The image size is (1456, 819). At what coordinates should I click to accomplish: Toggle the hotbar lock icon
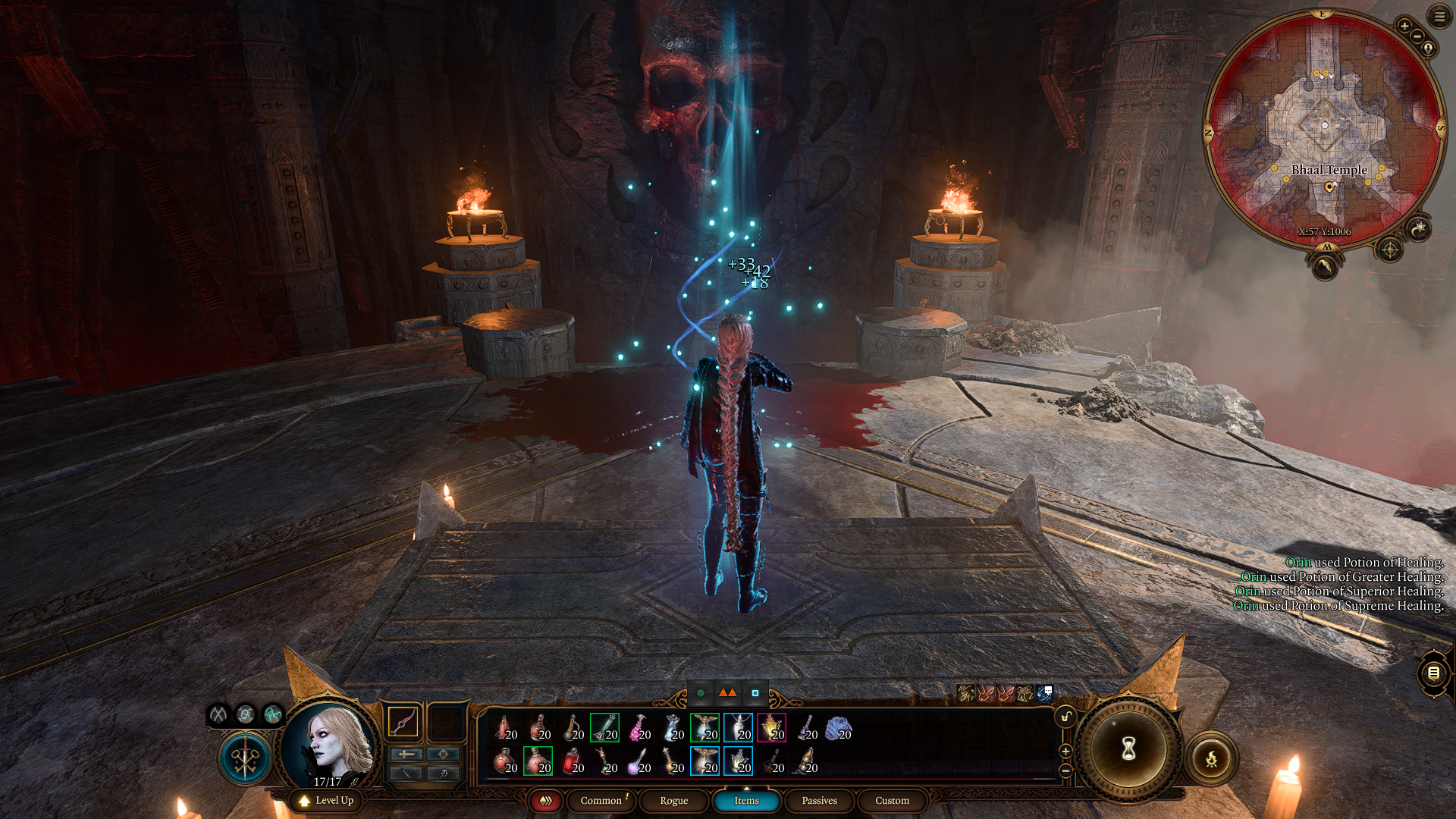tap(1065, 717)
